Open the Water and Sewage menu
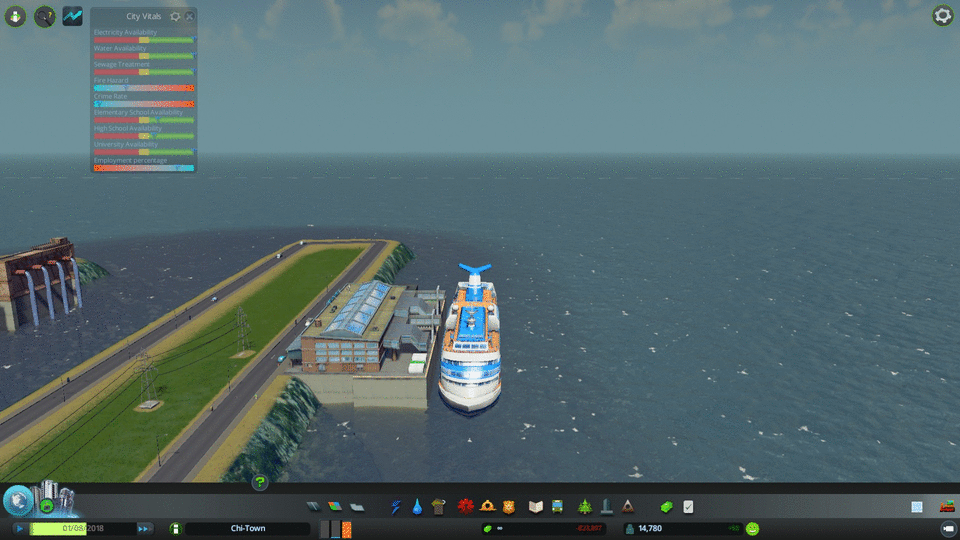Image resolution: width=960 pixels, height=540 pixels. (416, 507)
